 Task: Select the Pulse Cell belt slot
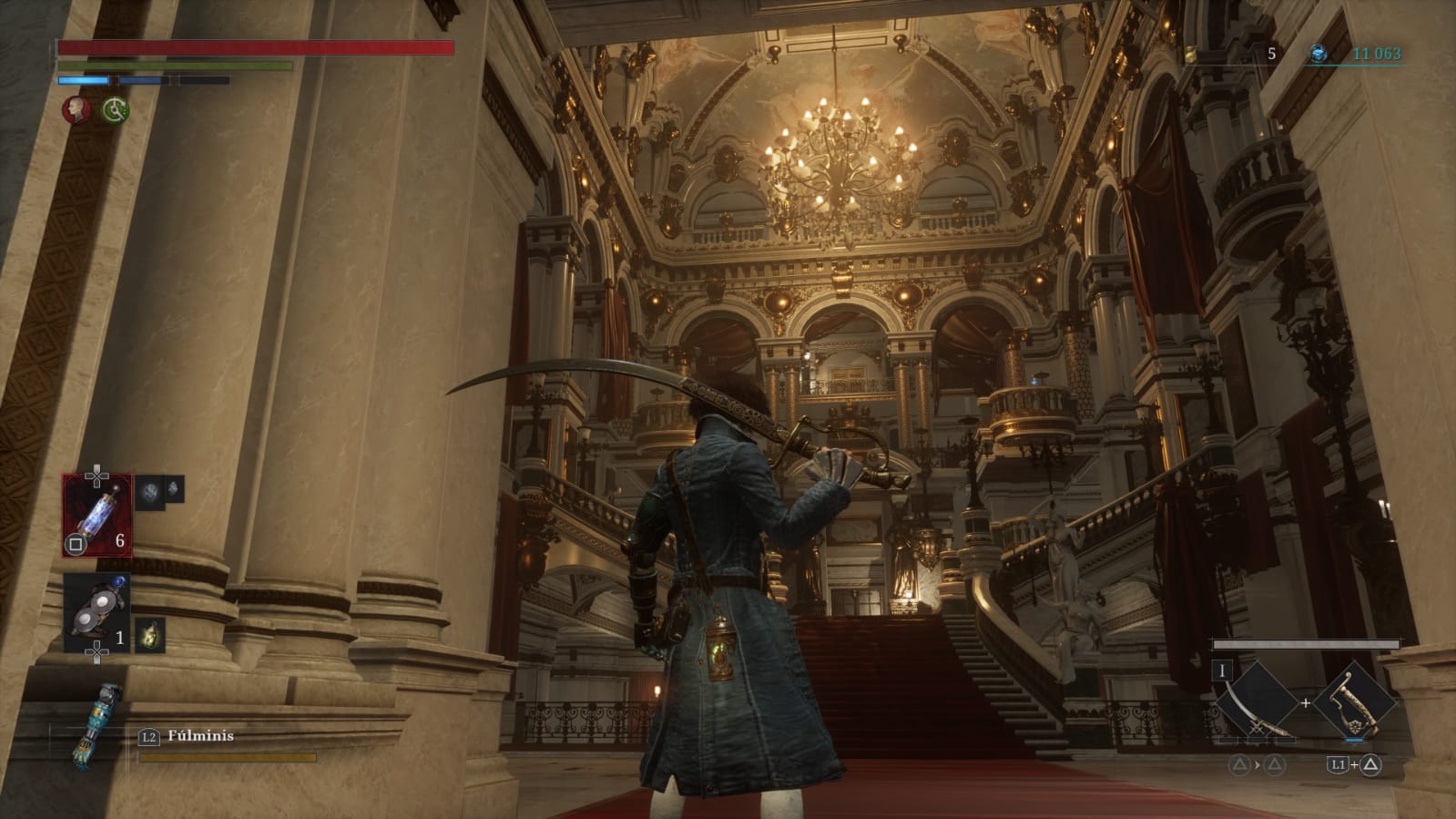tap(97, 515)
